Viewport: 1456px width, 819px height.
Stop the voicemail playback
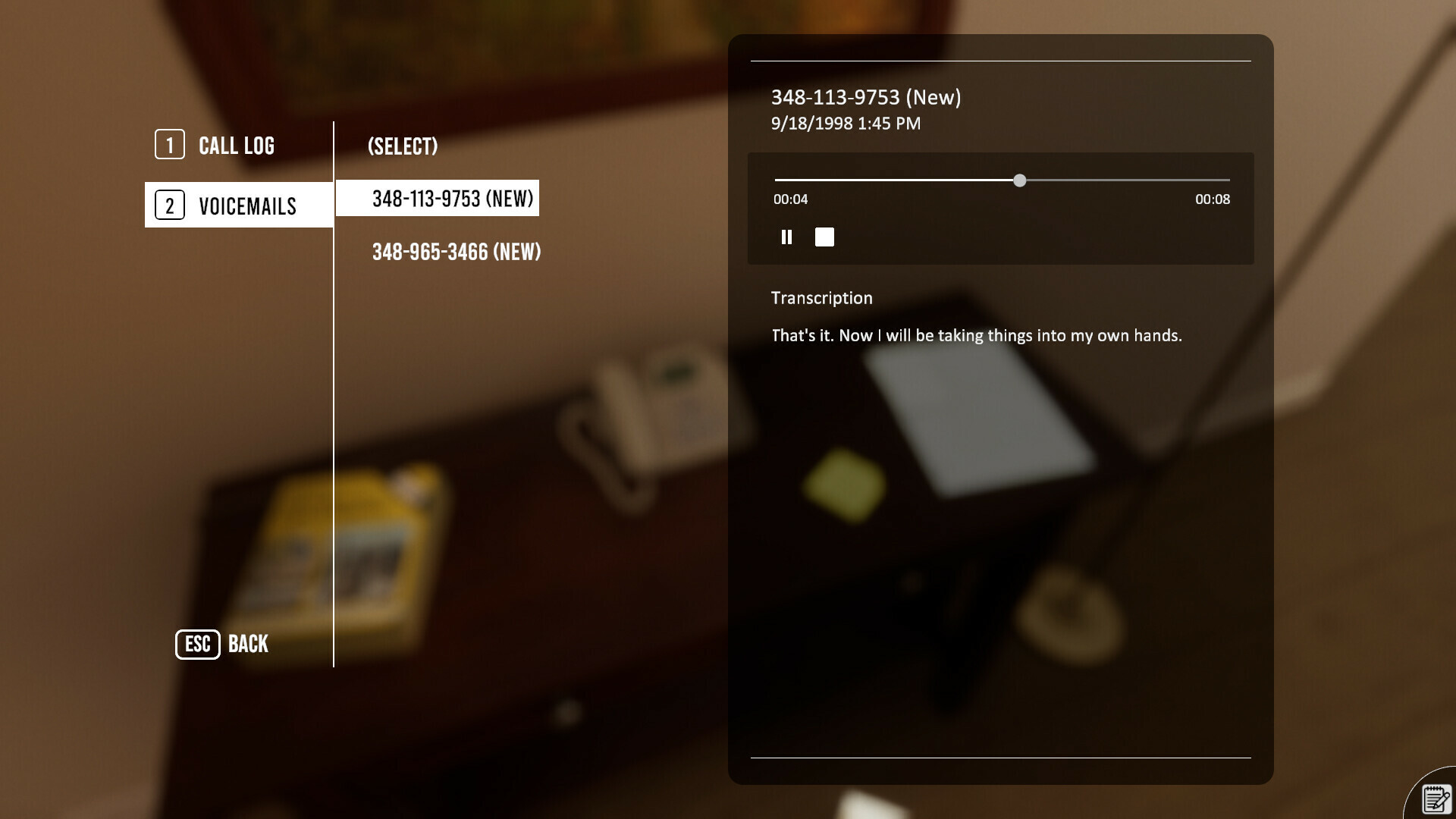click(824, 237)
